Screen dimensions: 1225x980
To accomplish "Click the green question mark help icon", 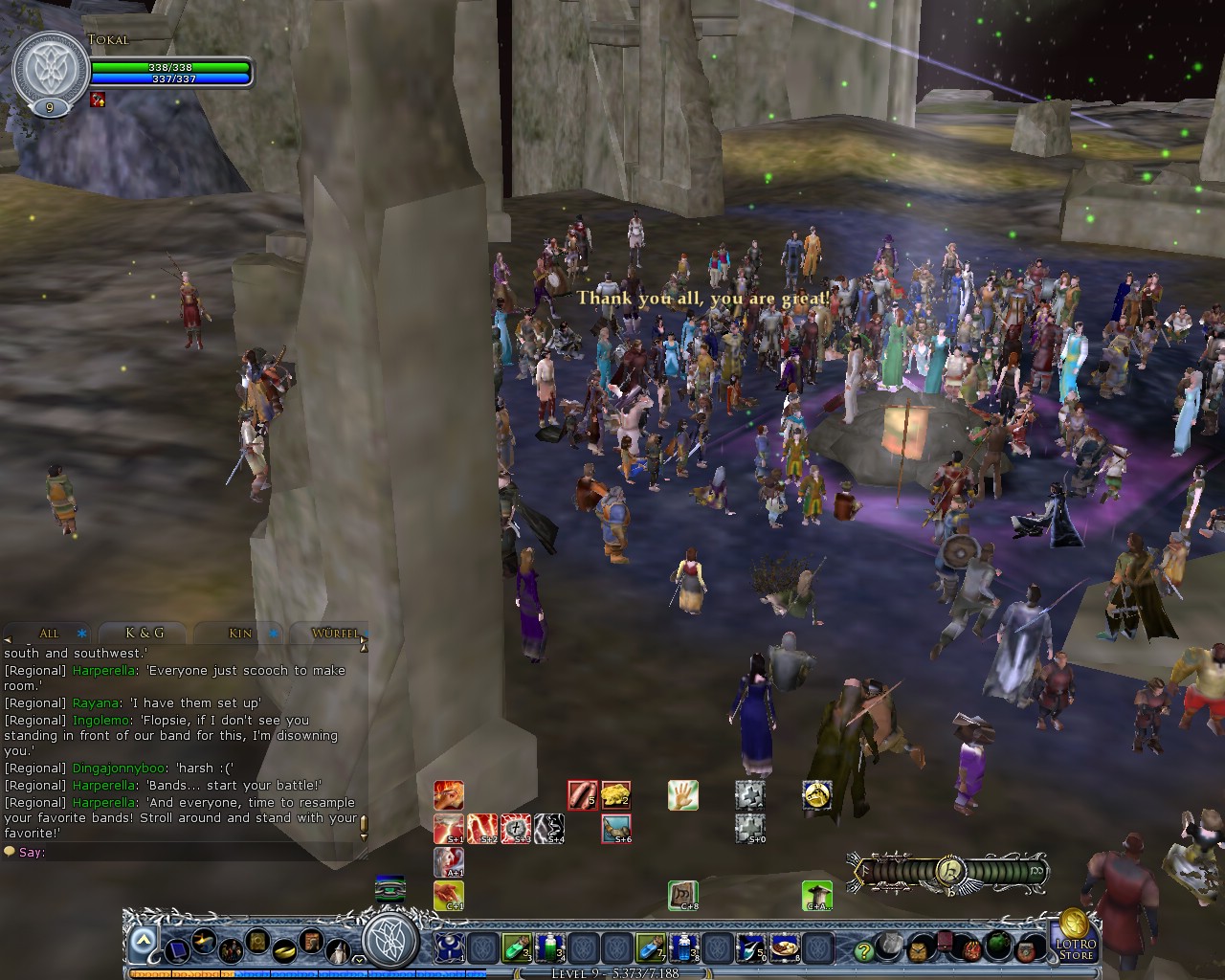I will (863, 951).
